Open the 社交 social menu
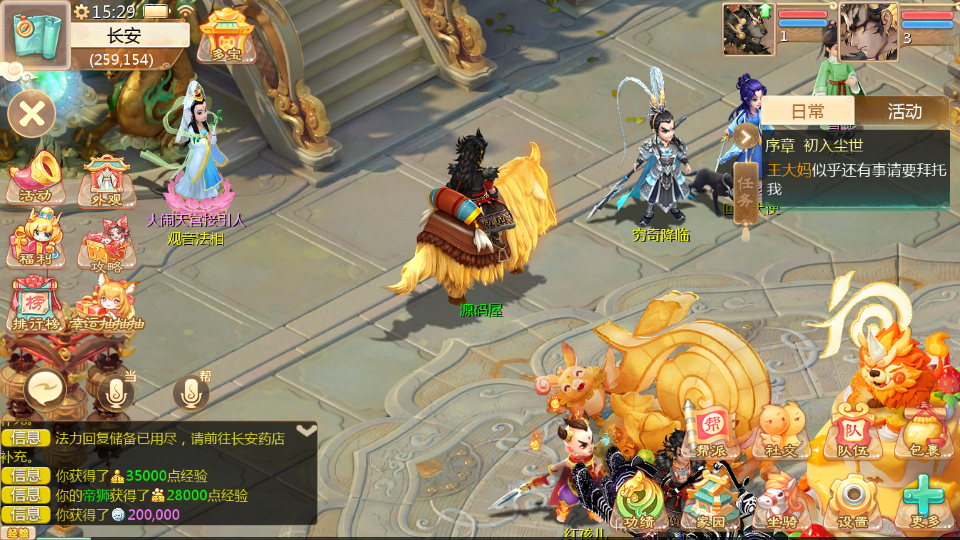This screenshot has width=960, height=540. tap(781, 431)
